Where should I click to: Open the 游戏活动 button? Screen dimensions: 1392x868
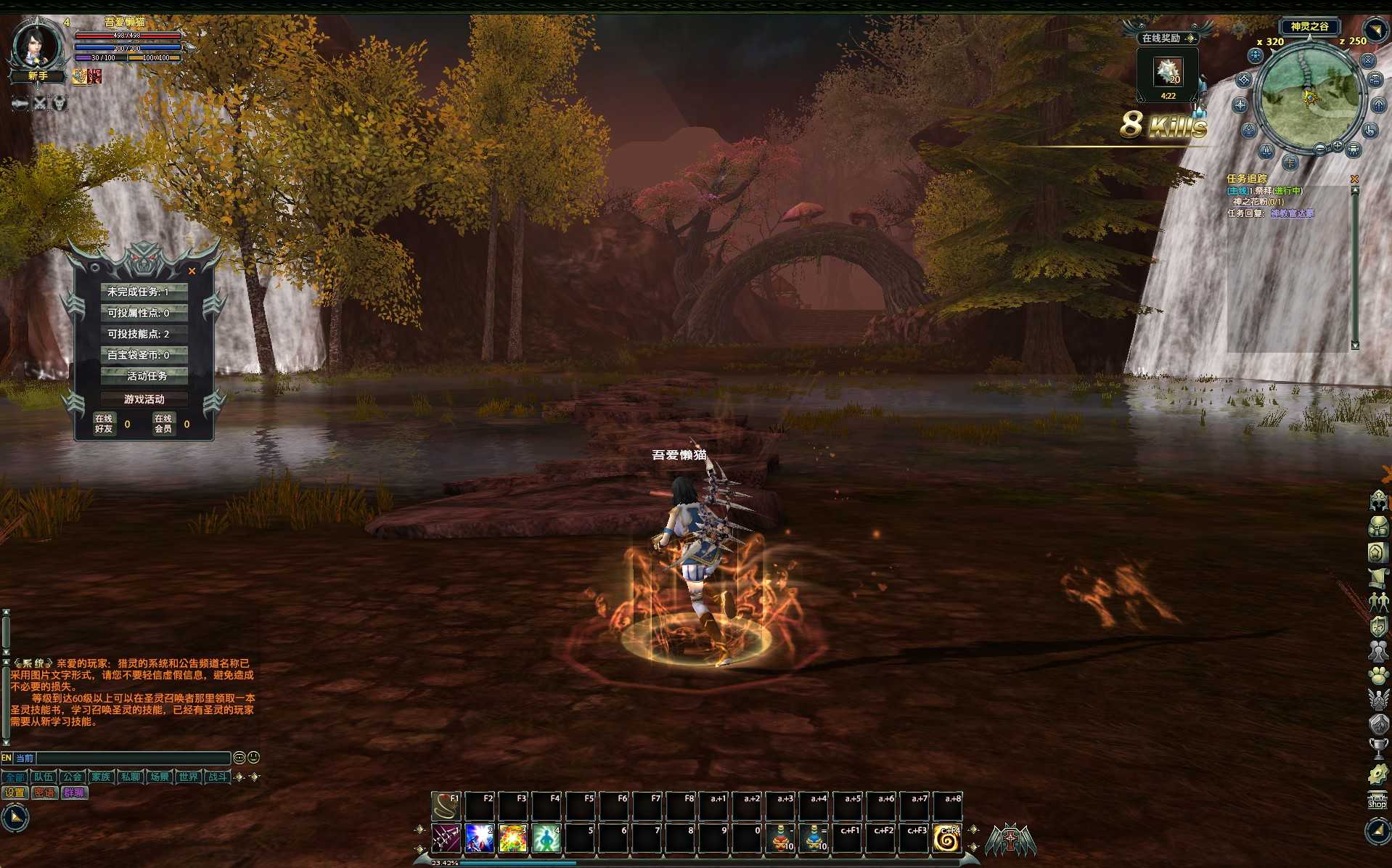pyautogui.click(x=144, y=399)
